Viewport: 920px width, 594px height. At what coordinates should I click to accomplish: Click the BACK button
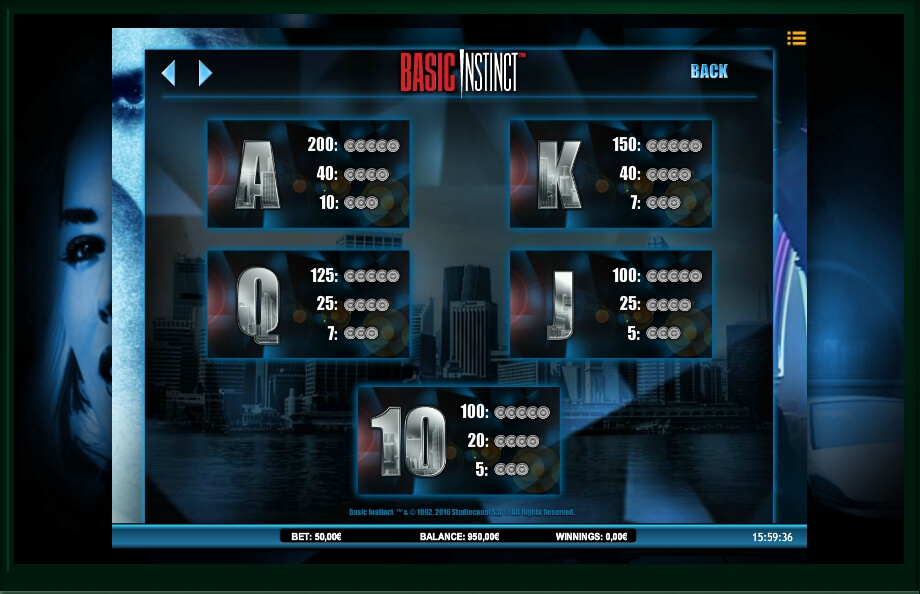(709, 71)
